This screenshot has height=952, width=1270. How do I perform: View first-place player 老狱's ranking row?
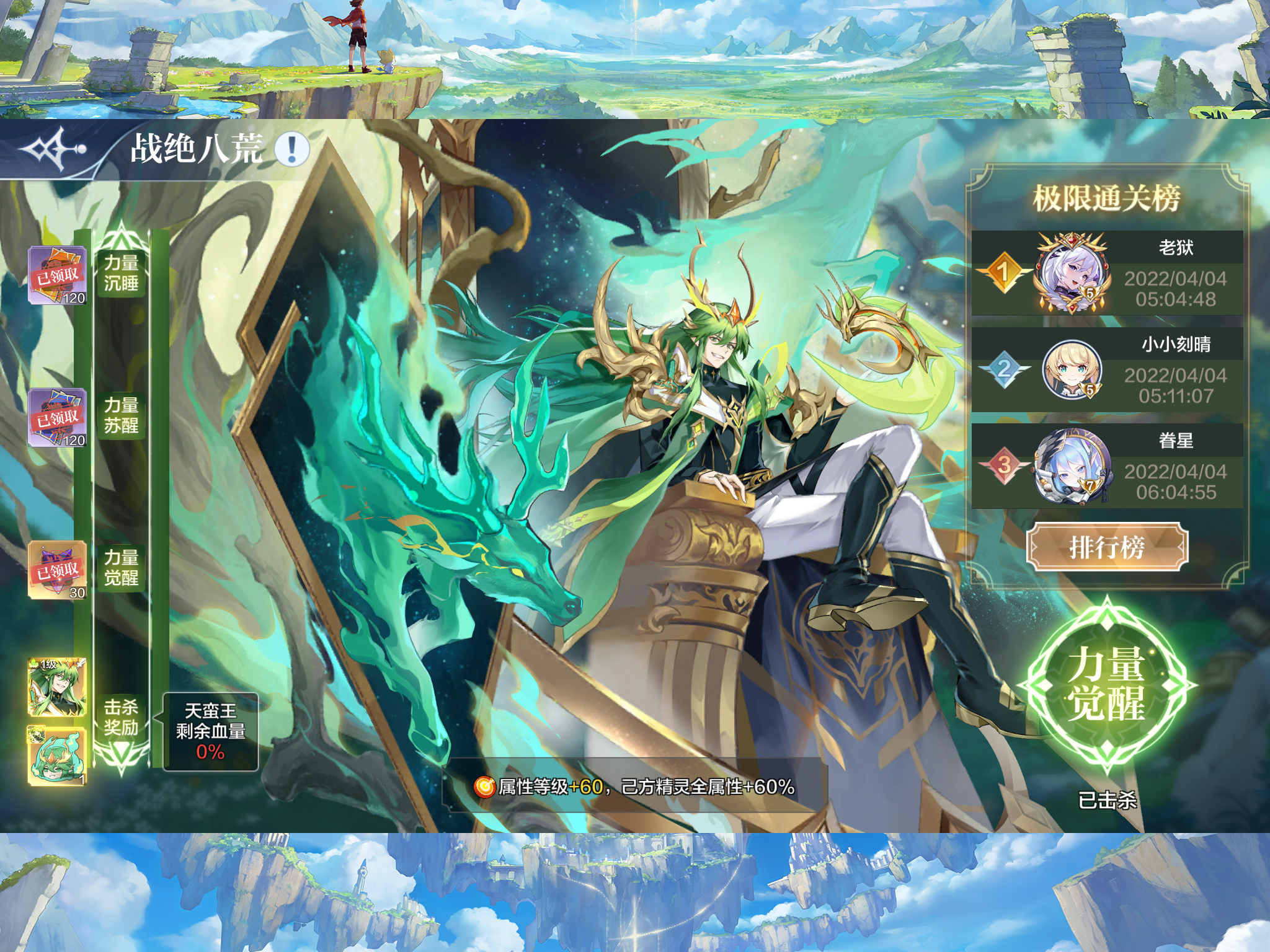click(x=1107, y=273)
